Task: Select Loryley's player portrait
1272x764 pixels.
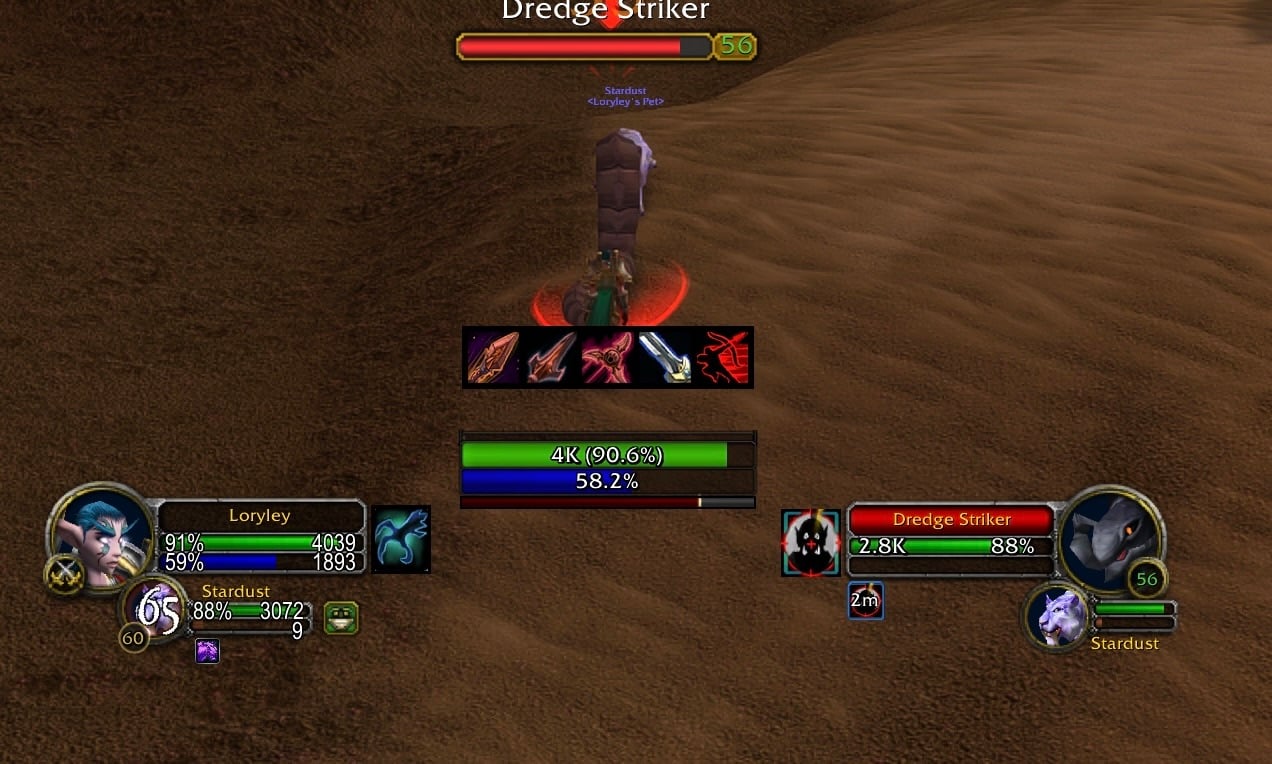Action: tap(100, 537)
